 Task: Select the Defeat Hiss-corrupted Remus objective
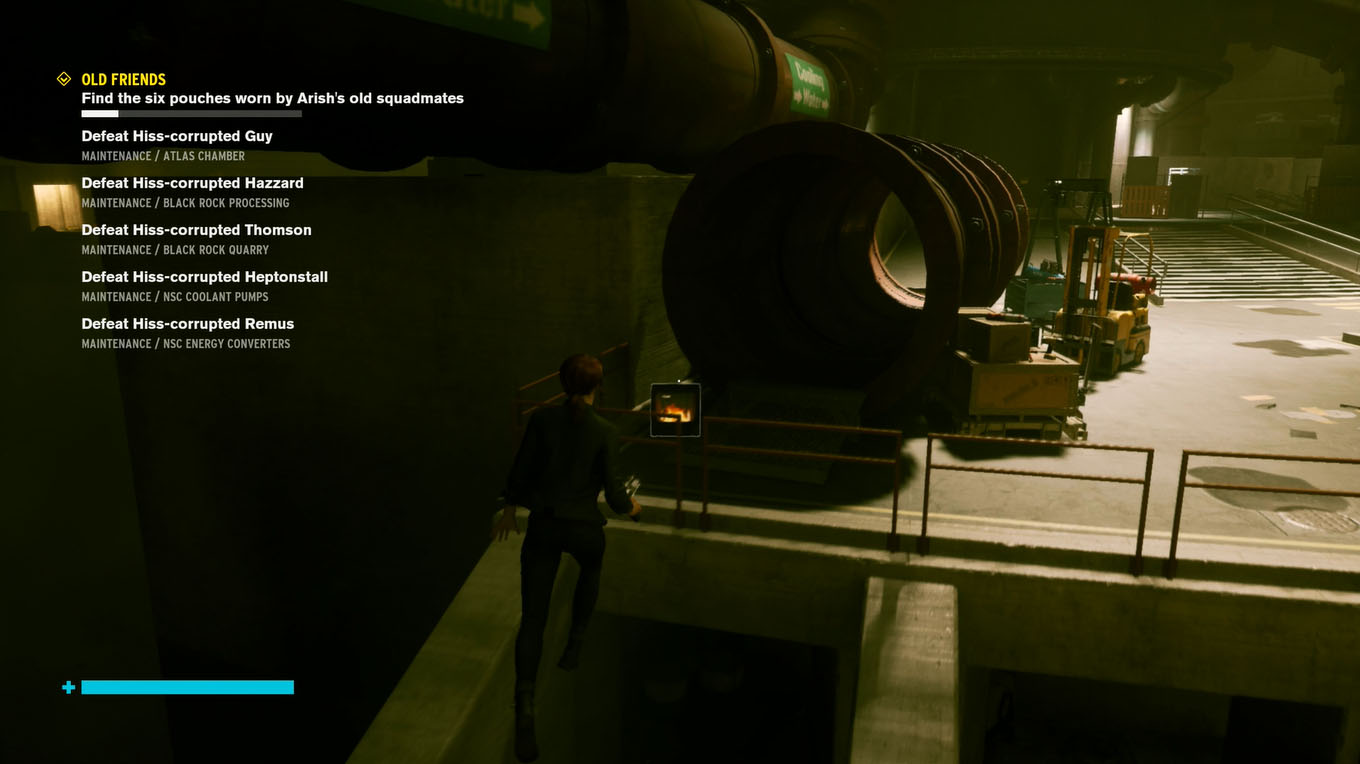point(187,324)
